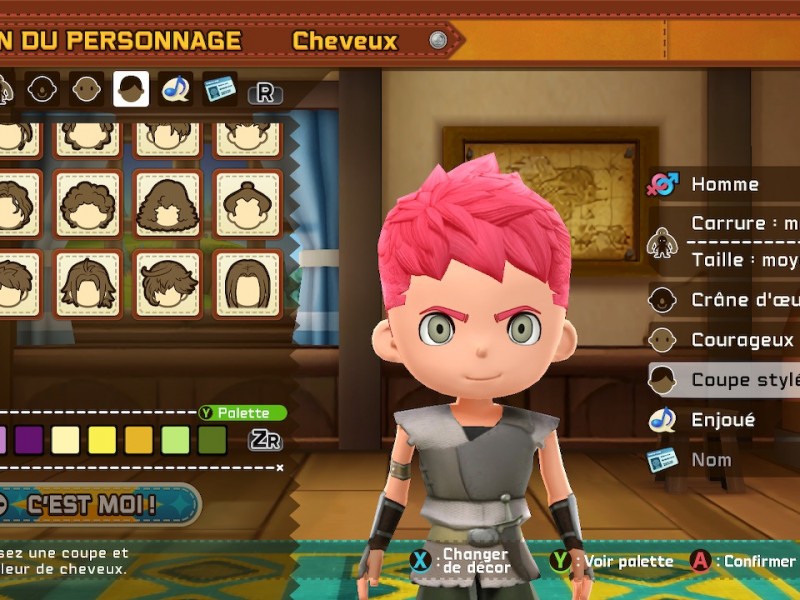Select the parted hairstyle with a cowlick
Image resolution: width=800 pixels, height=600 pixels.
(x=88, y=284)
